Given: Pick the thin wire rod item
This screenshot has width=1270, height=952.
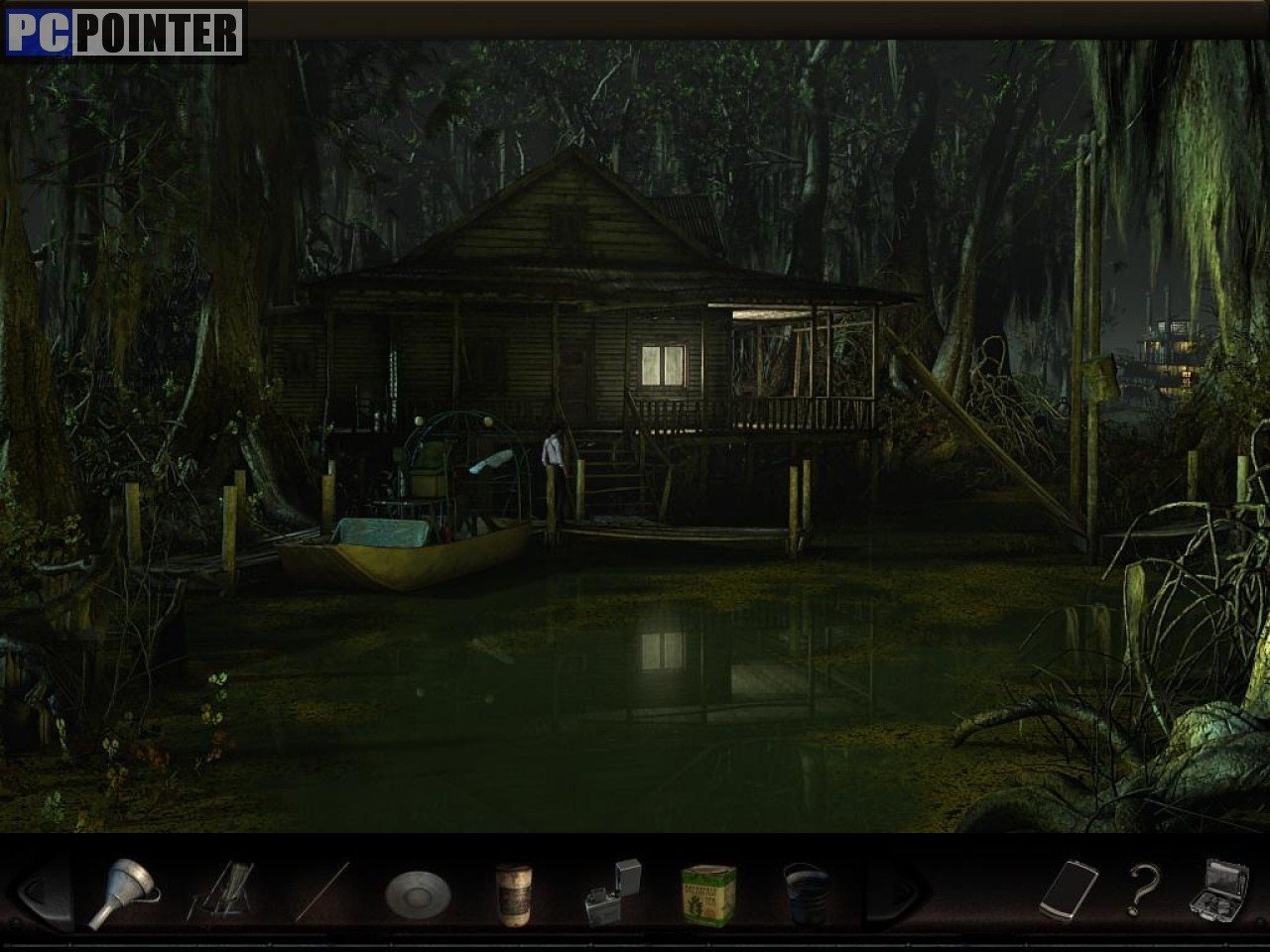Looking at the screenshot, I should point(325,891).
